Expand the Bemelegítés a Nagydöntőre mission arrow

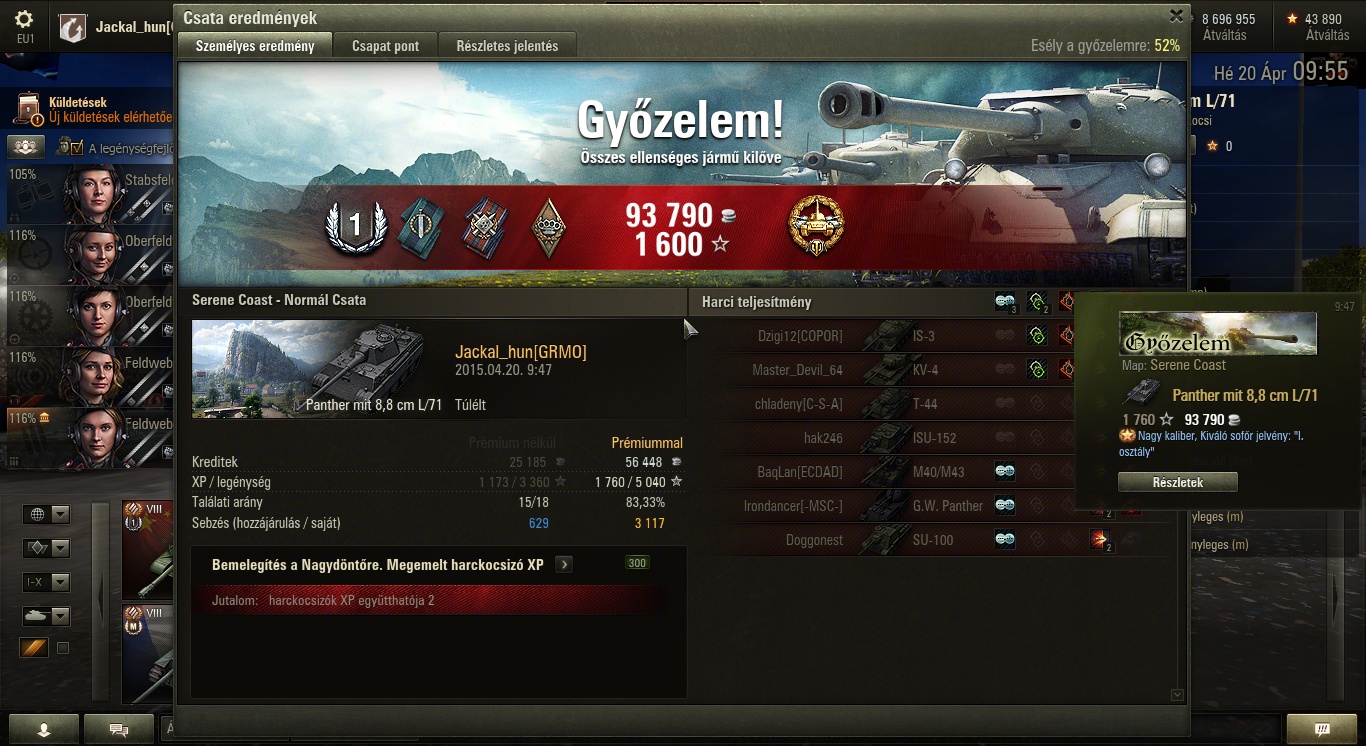[x=564, y=565]
